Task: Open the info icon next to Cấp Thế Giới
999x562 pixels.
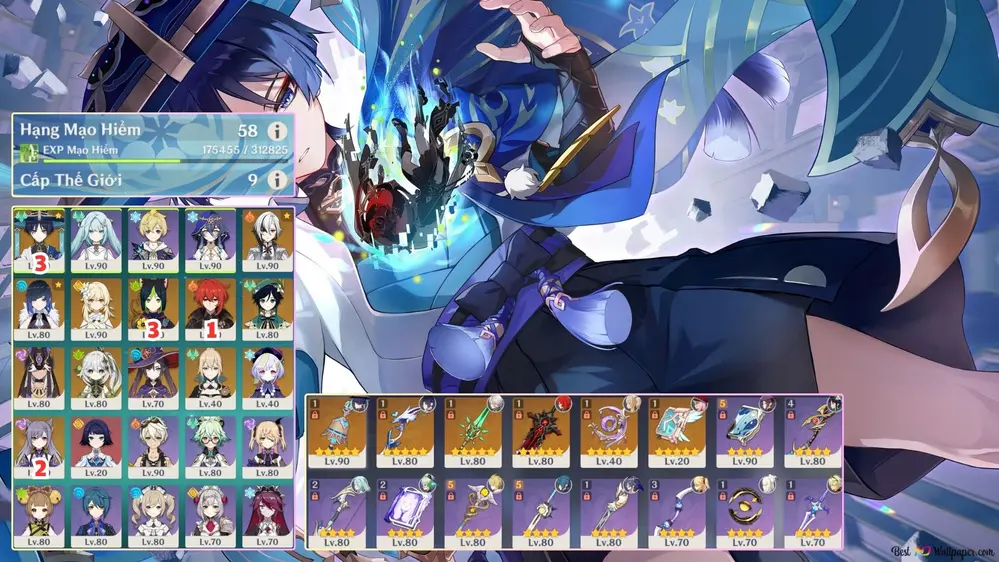Action: click(x=277, y=180)
